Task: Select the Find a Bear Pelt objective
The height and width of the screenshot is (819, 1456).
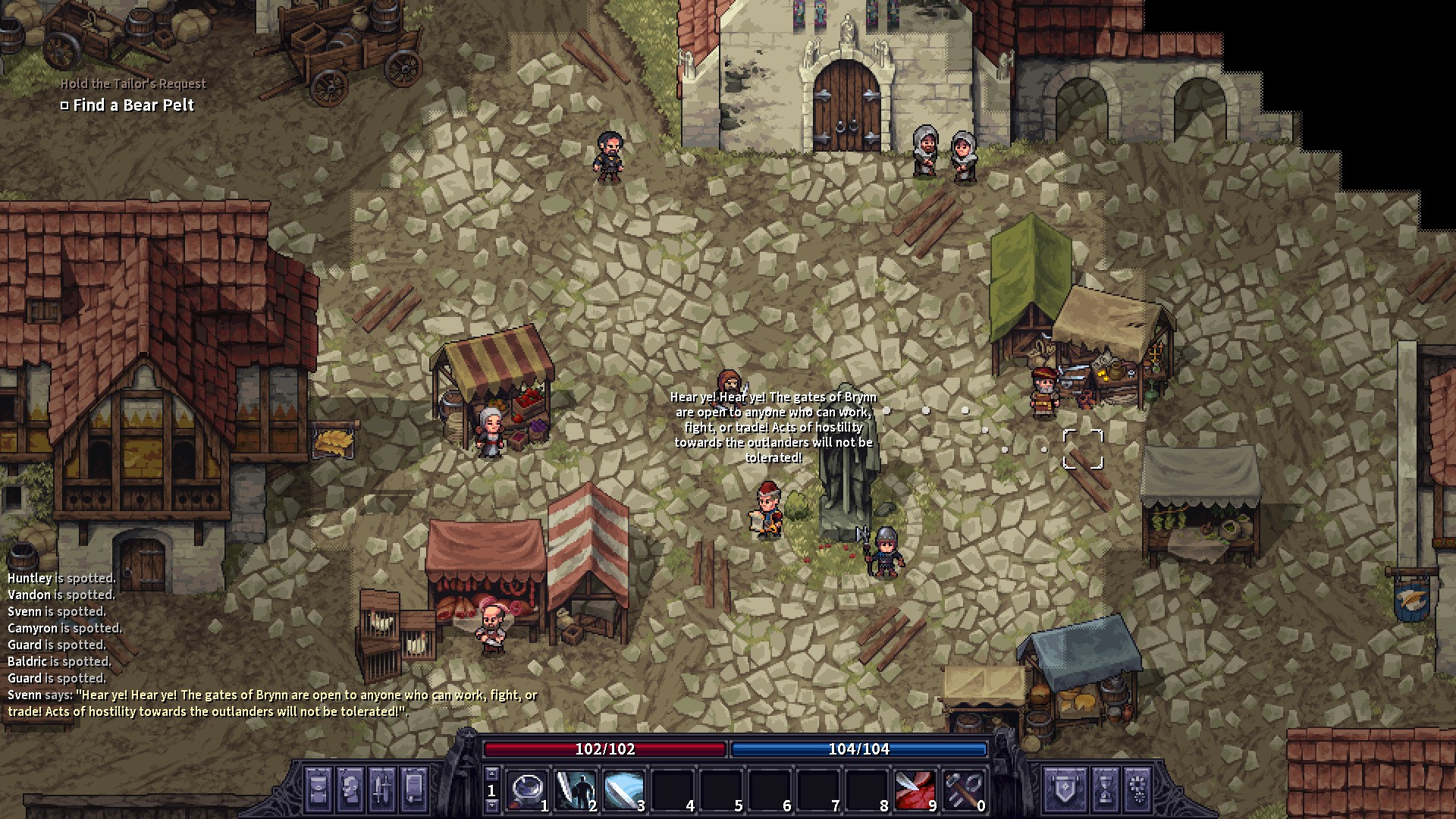Action: (x=133, y=105)
